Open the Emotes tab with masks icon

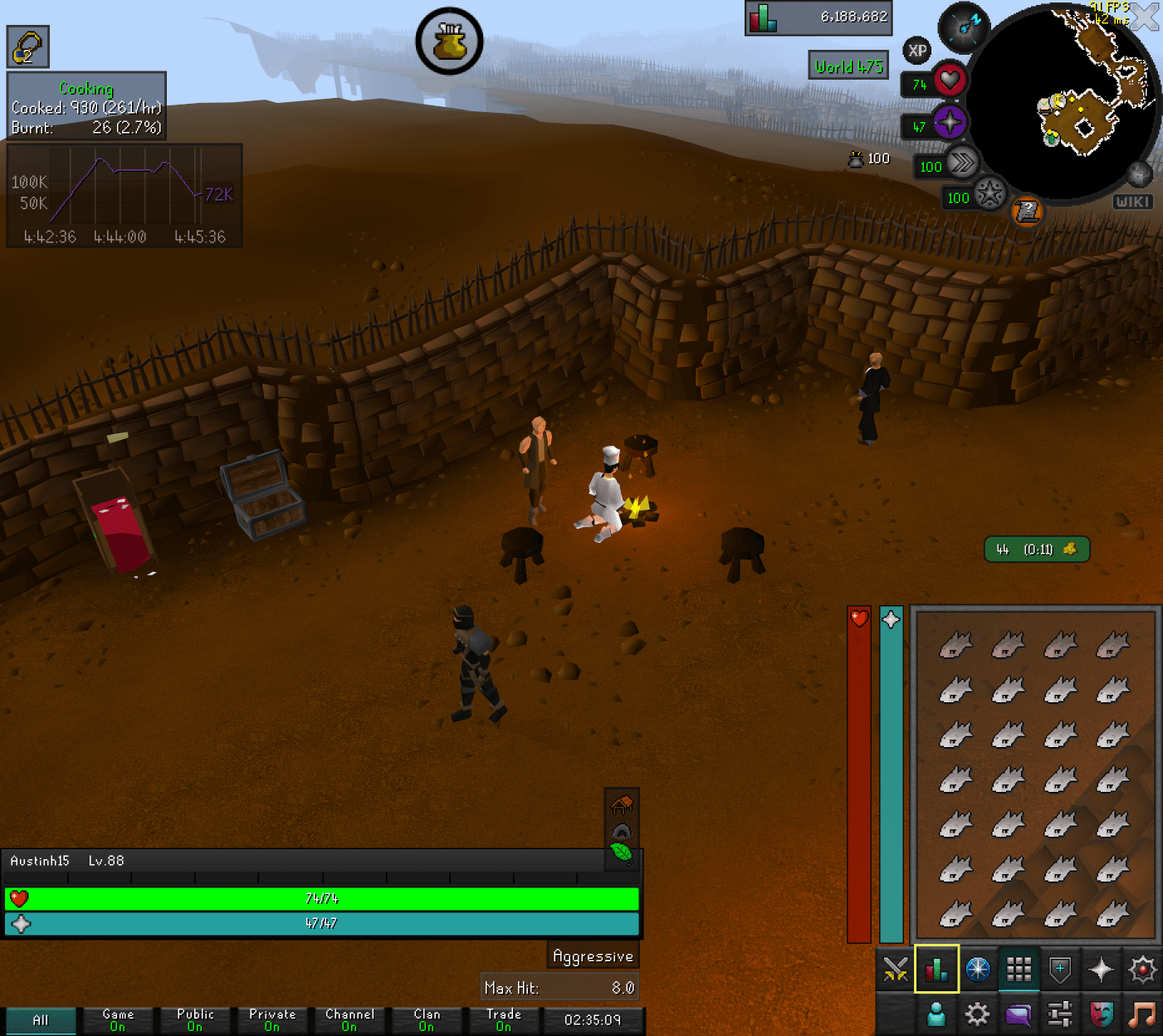[1101, 1014]
